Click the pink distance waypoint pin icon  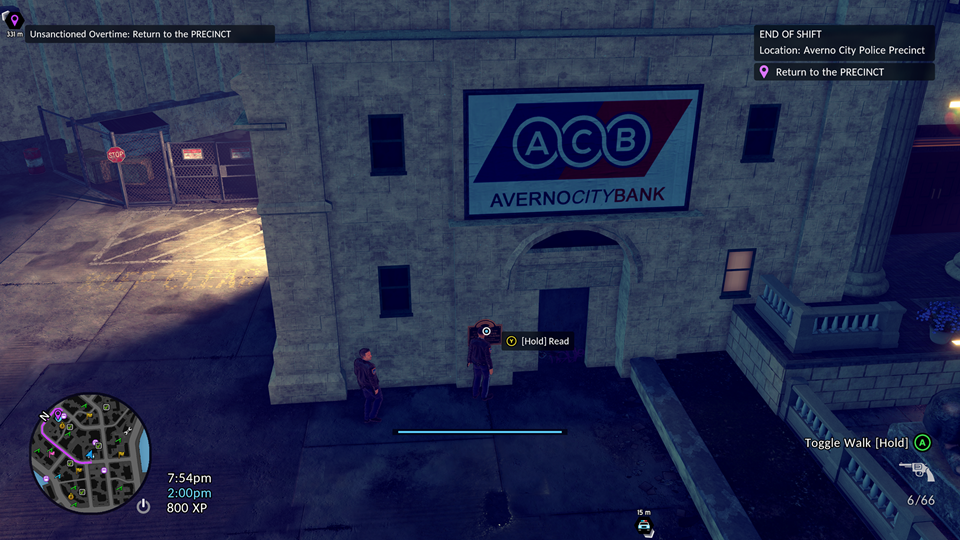(x=14, y=20)
